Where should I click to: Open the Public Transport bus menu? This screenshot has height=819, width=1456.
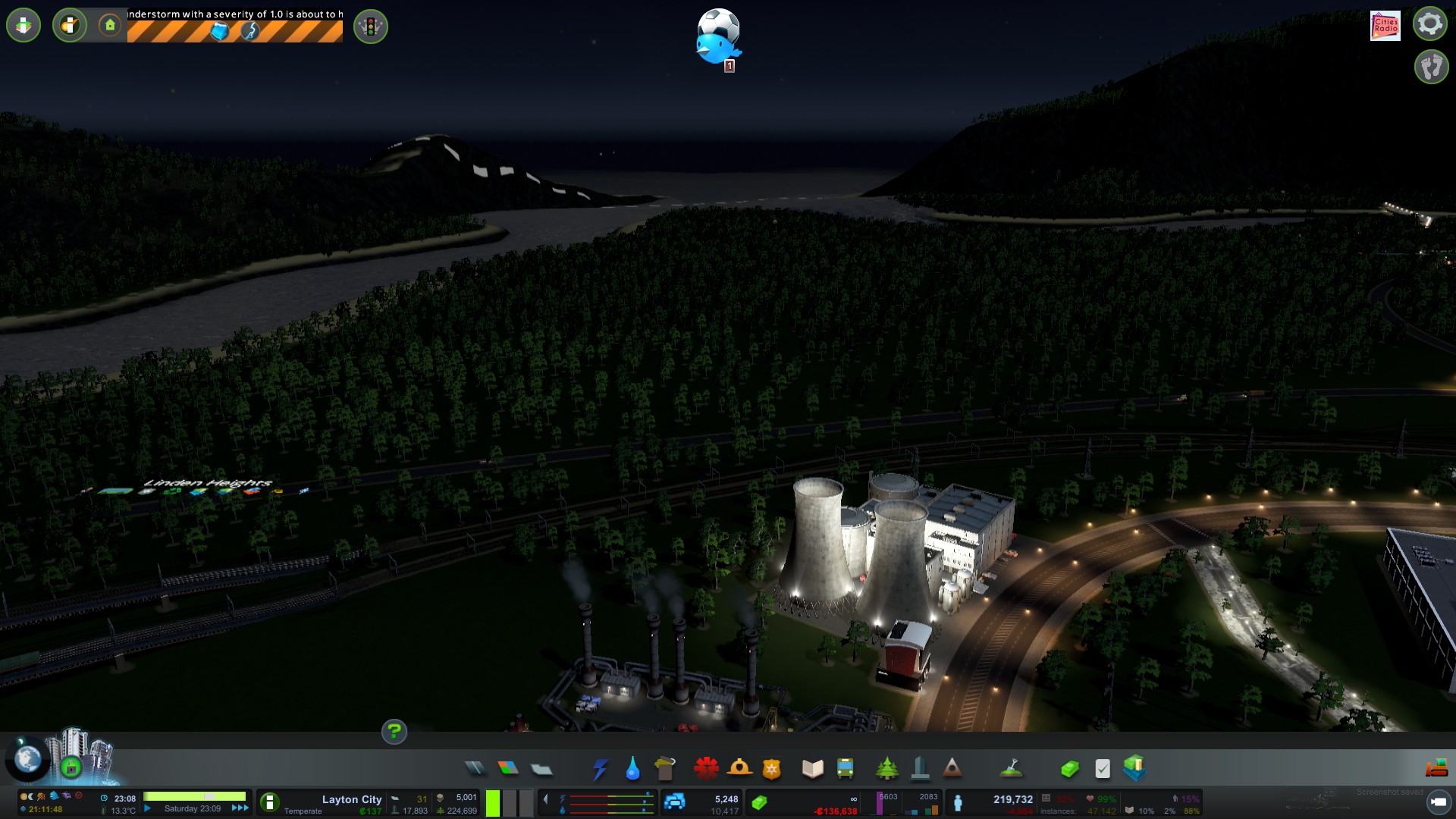pyautogui.click(x=845, y=769)
